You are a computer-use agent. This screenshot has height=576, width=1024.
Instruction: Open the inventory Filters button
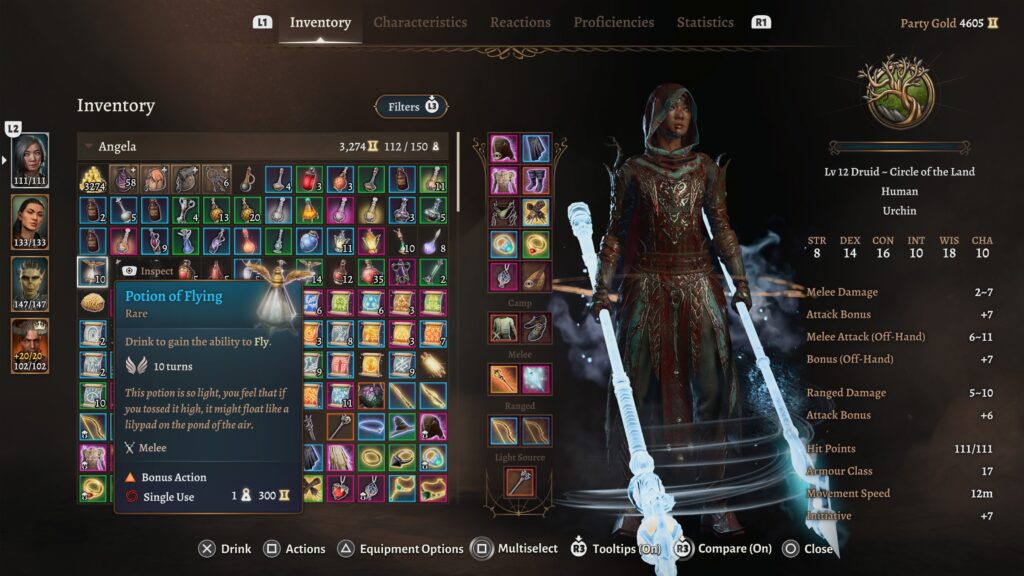point(411,106)
